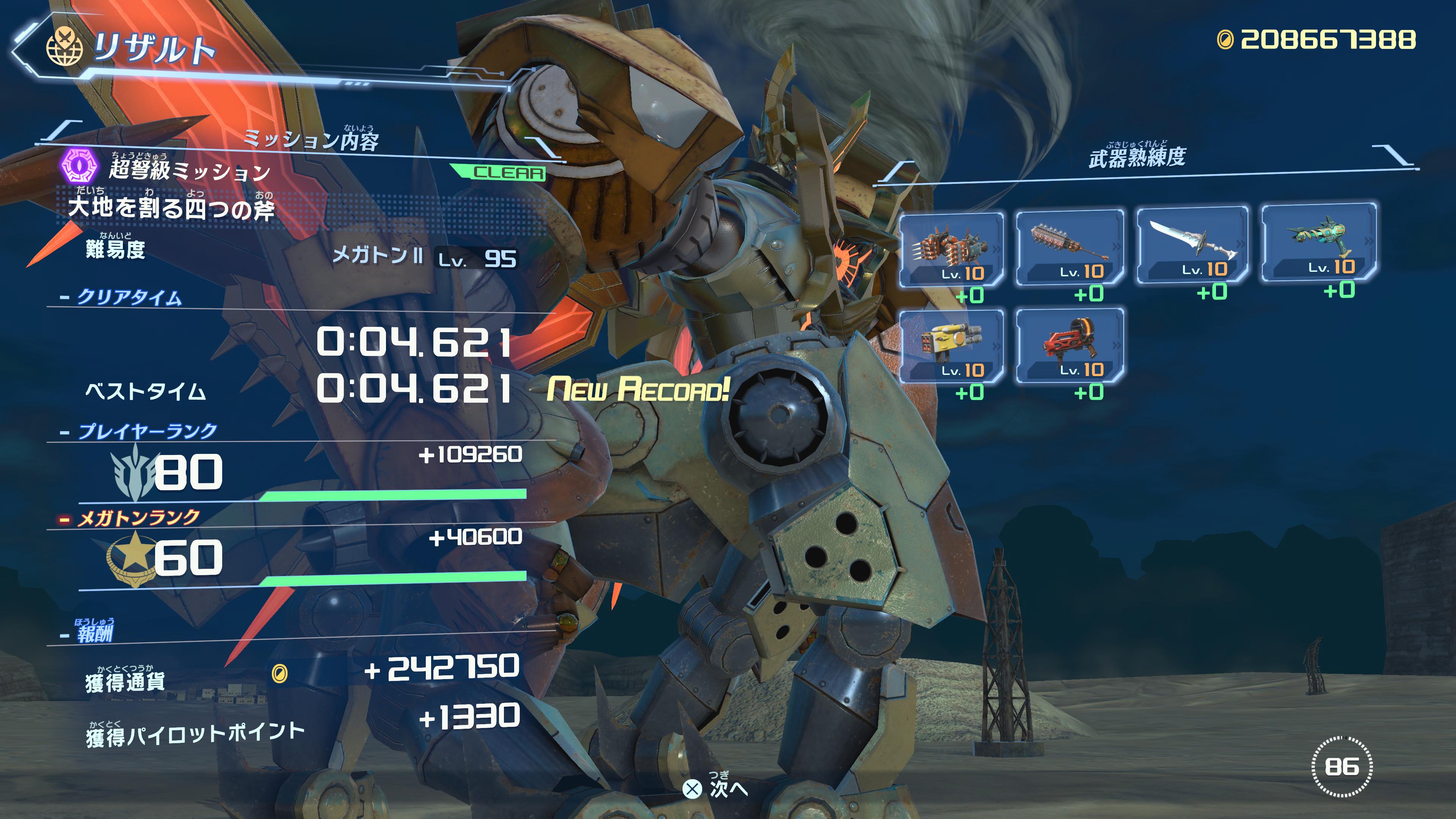
Task: Choose the red drum-fed gun weapon tile
Action: tap(1069, 345)
